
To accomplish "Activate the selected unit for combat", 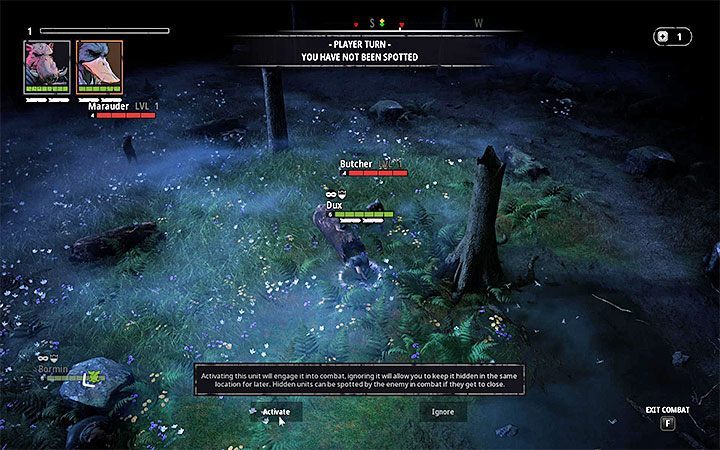I will [276, 411].
